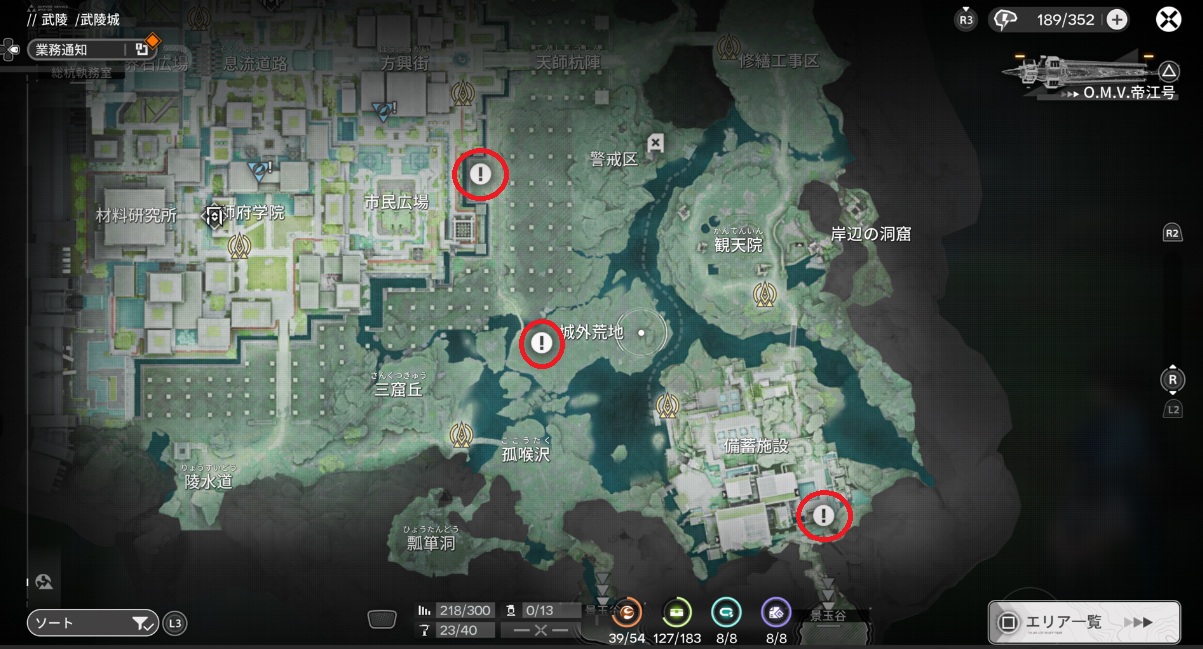This screenshot has height=649, width=1203.
Task: Select the teleport marker at 修繕工事区
Action: pos(729,46)
